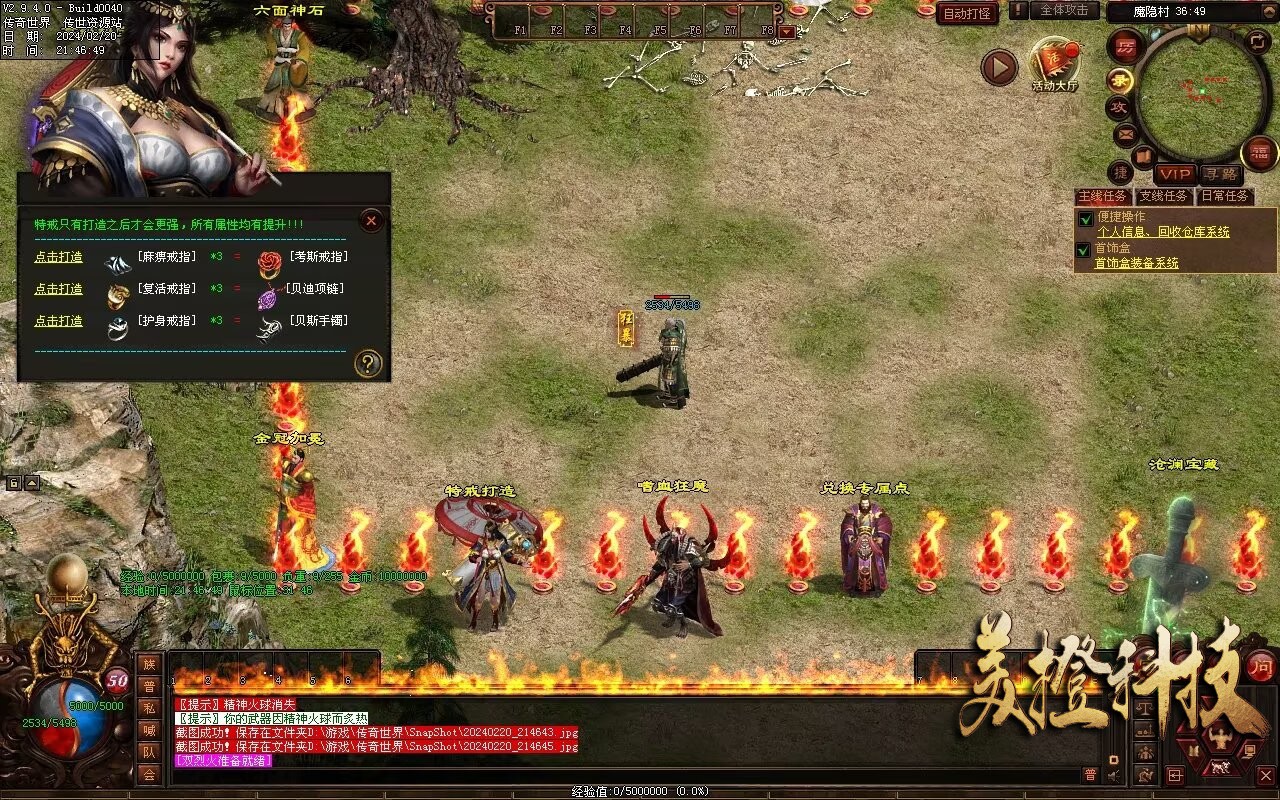This screenshot has height=800, width=1280.
Task: Open the 首饰盒装备系统 quest link
Action: (1136, 263)
